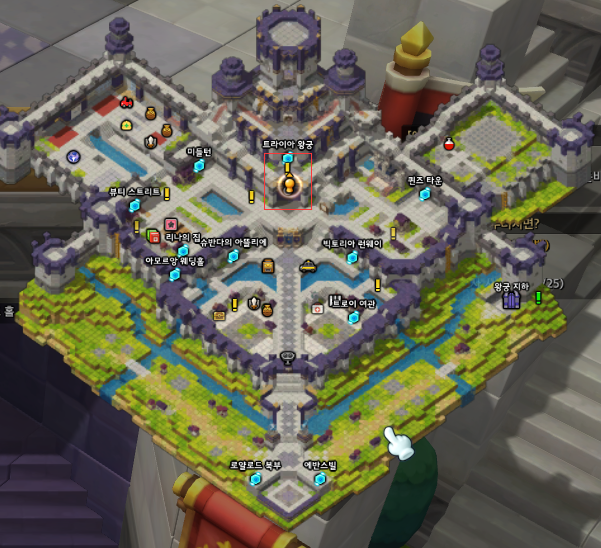Viewport: 601px width, 548px height.
Task: Click the pink star icon by 리나의 집
Action: 170,223
